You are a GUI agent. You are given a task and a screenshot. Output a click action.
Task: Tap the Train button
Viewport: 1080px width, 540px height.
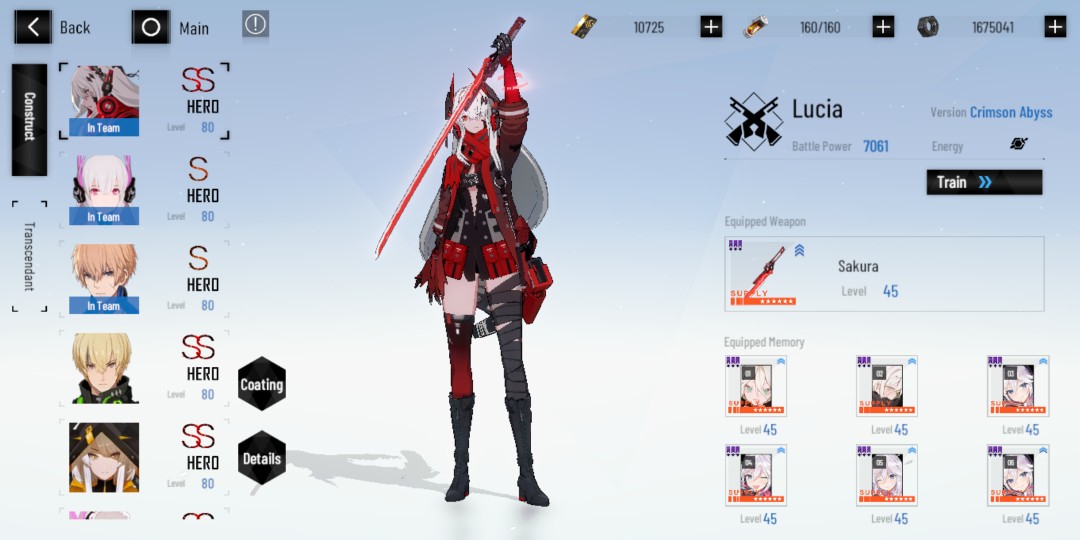coord(984,182)
